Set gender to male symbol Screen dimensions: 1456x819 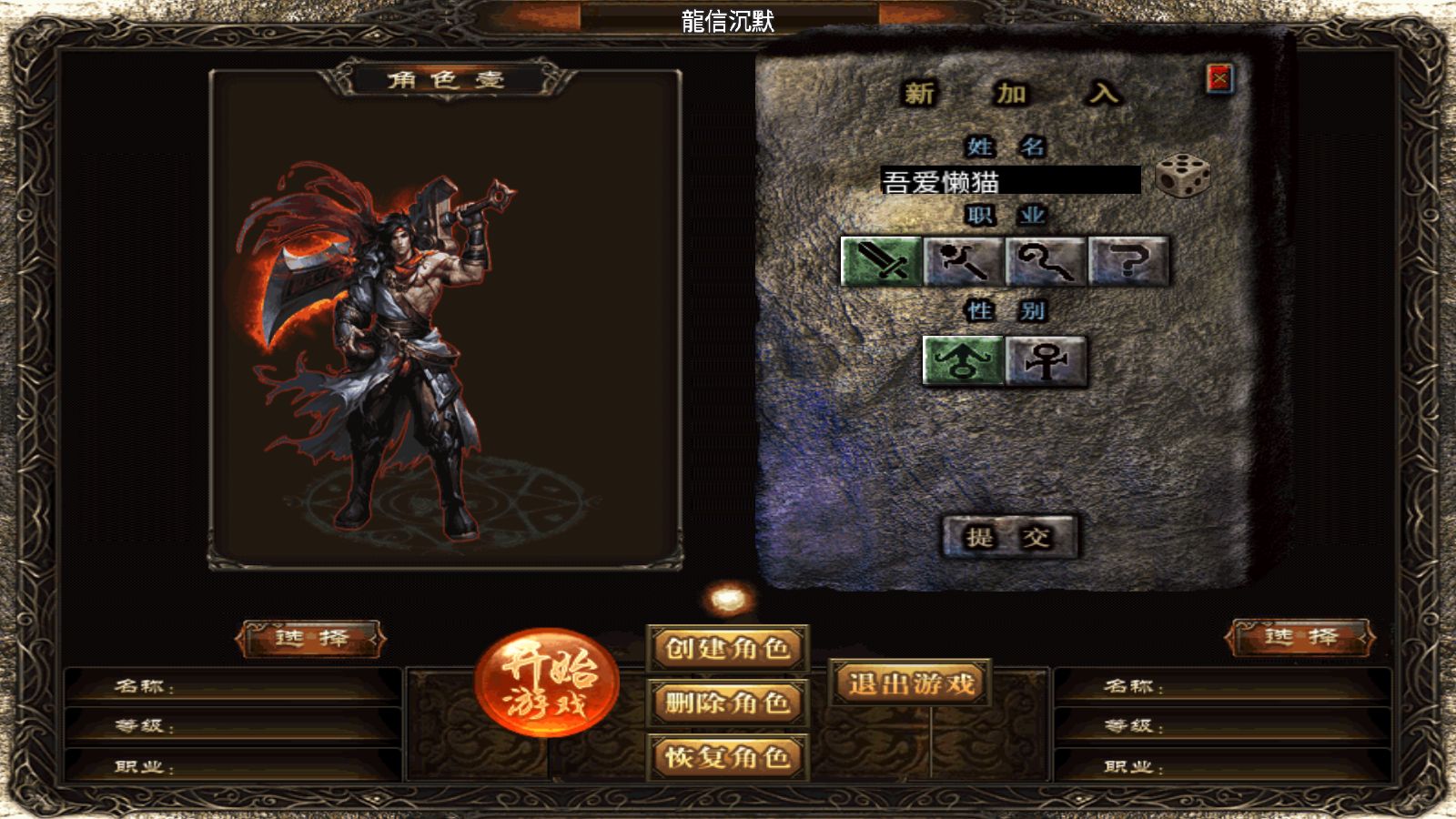963,361
